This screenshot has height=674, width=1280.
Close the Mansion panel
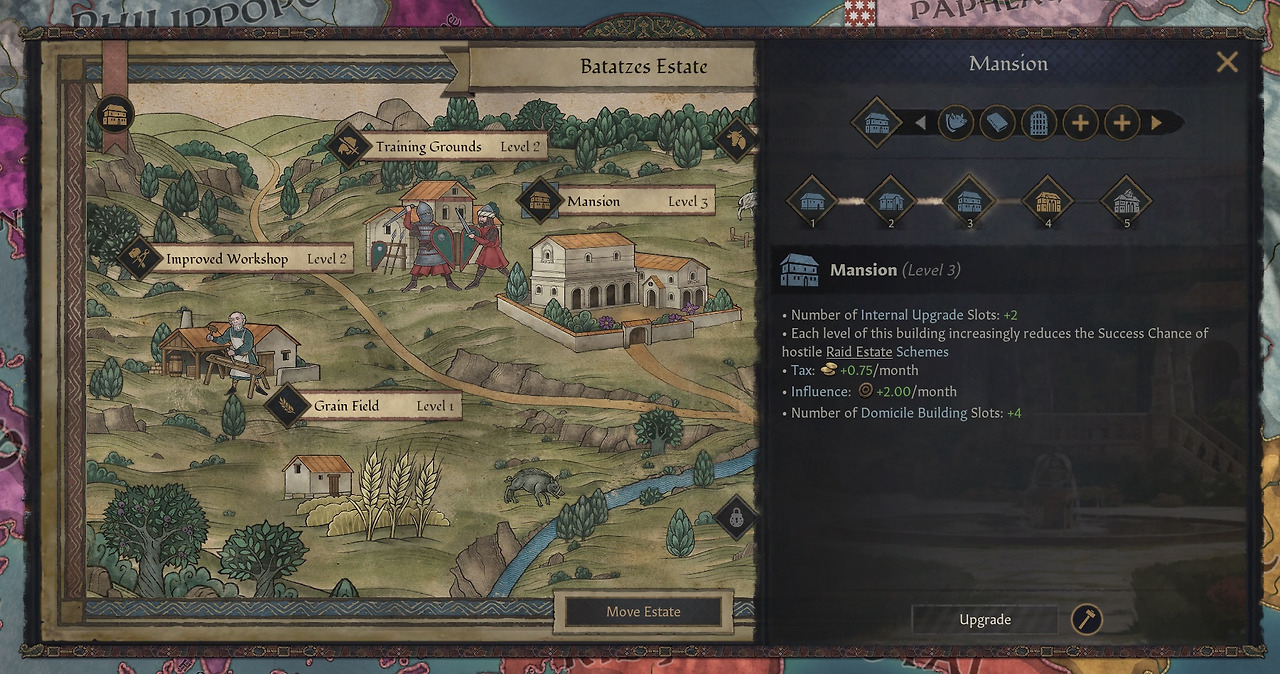click(x=1227, y=63)
